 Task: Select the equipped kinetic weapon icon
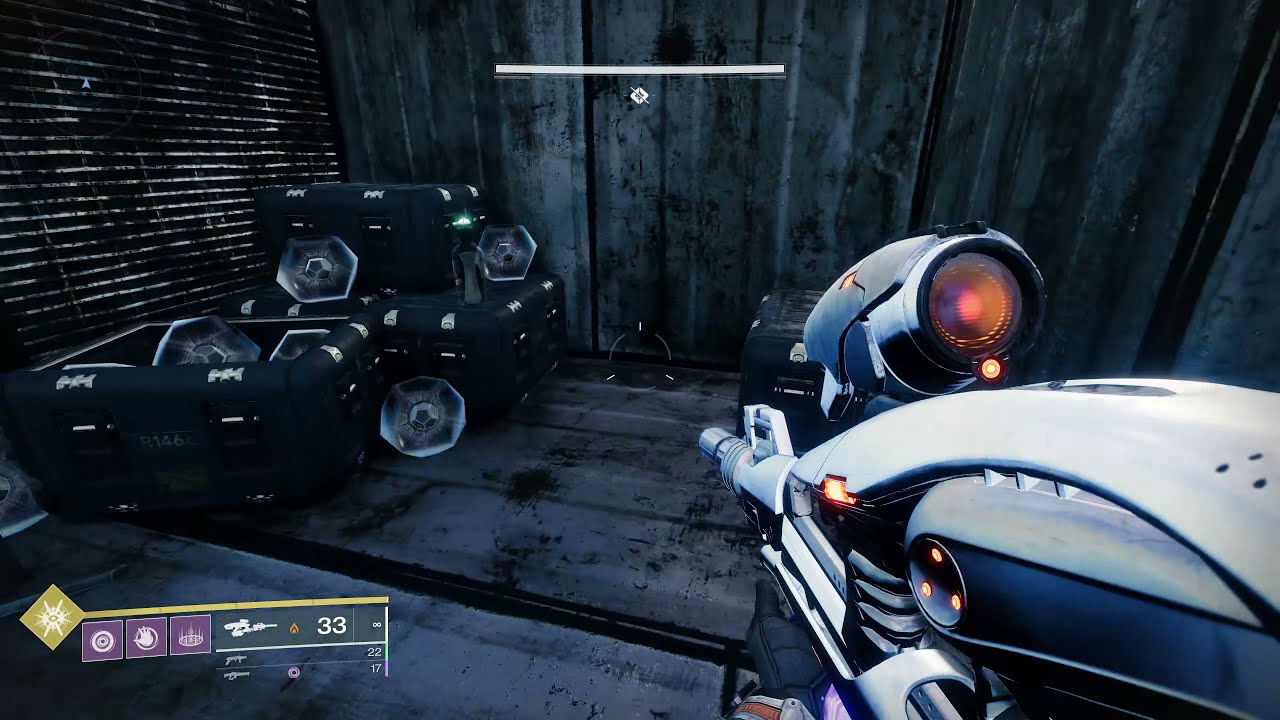tap(251, 627)
